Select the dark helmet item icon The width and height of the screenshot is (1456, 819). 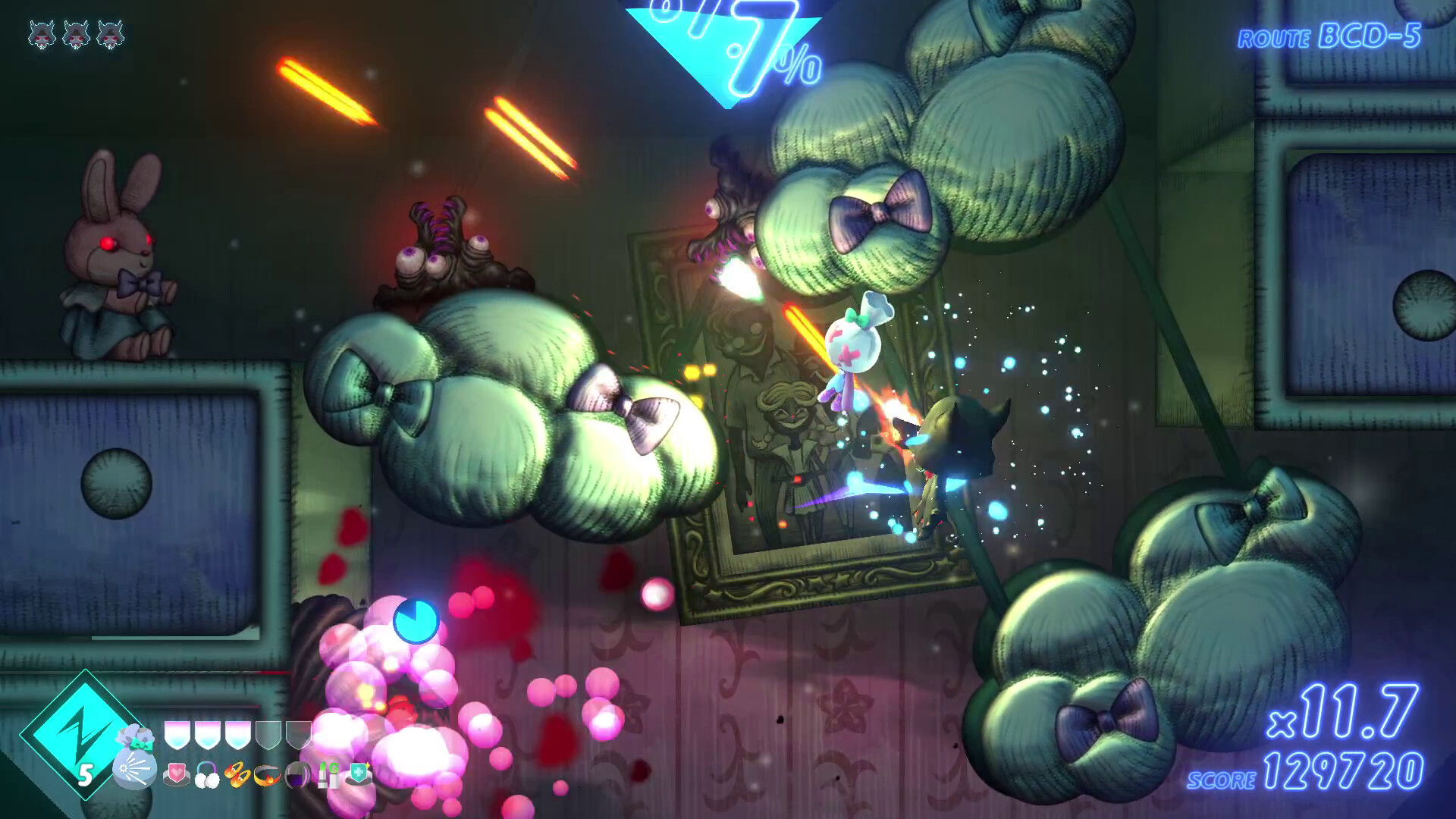click(x=298, y=776)
